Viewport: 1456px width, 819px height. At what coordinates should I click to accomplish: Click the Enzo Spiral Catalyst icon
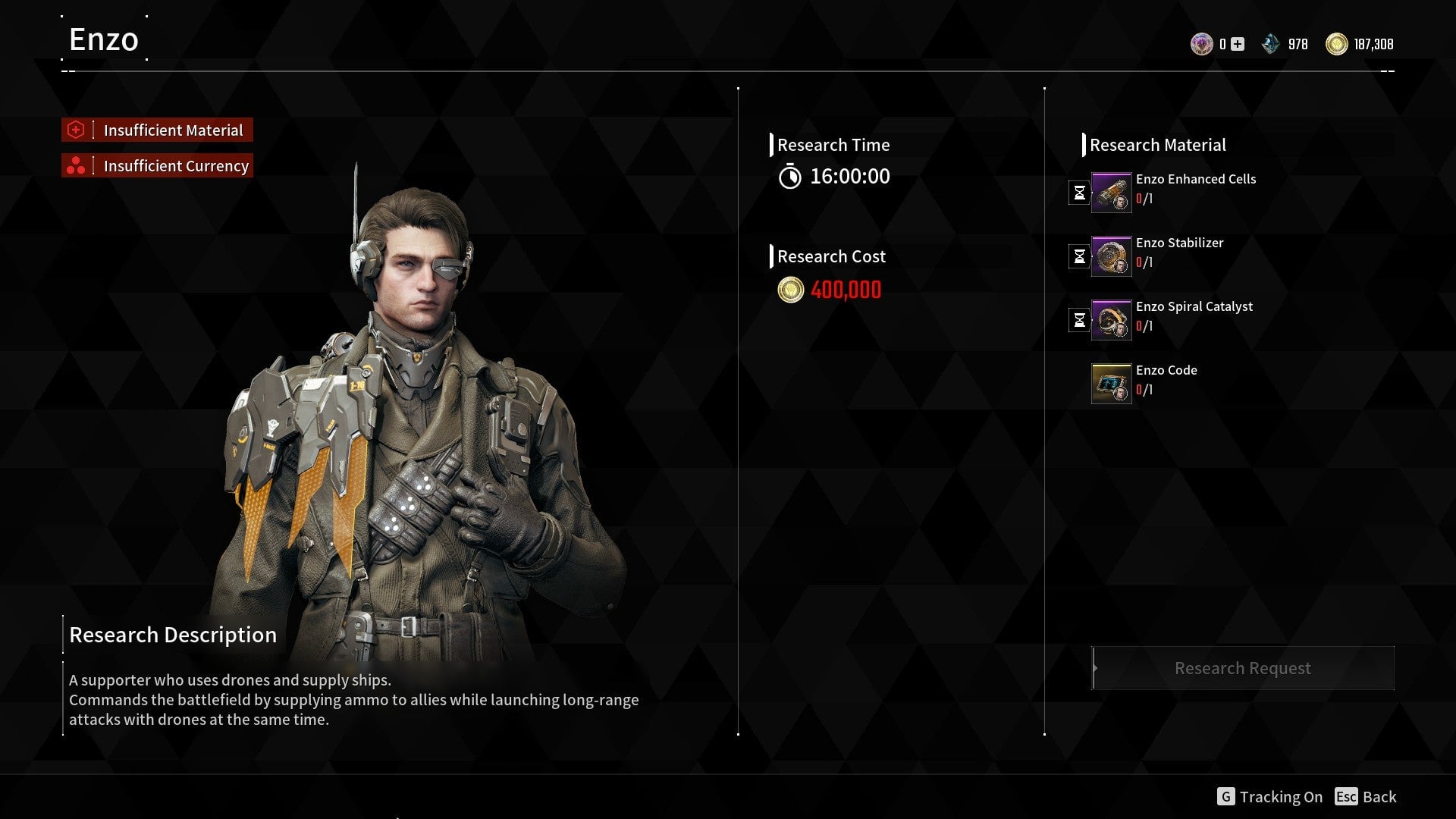click(1110, 319)
